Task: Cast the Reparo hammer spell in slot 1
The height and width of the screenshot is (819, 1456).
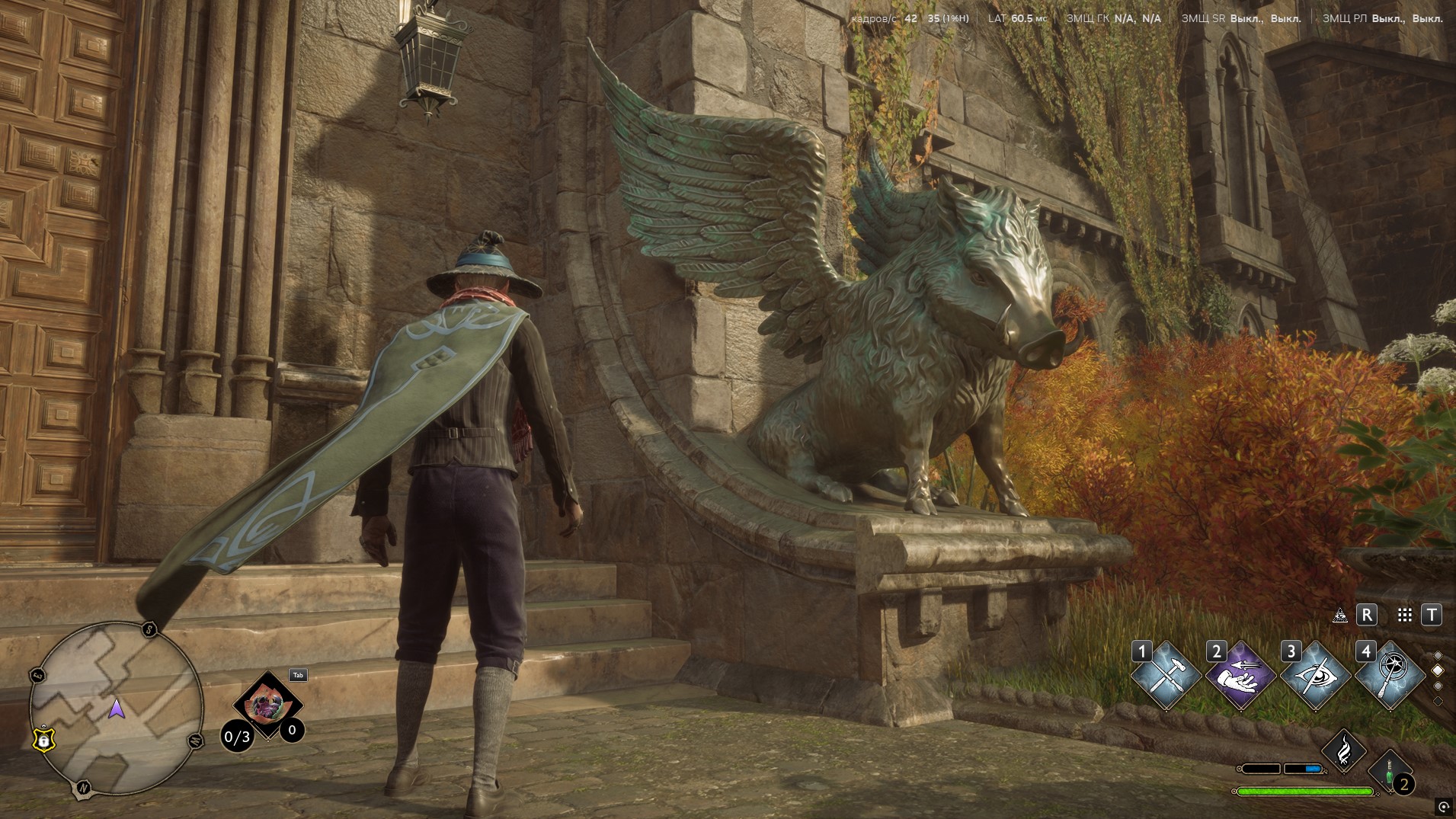Action: tap(1166, 676)
